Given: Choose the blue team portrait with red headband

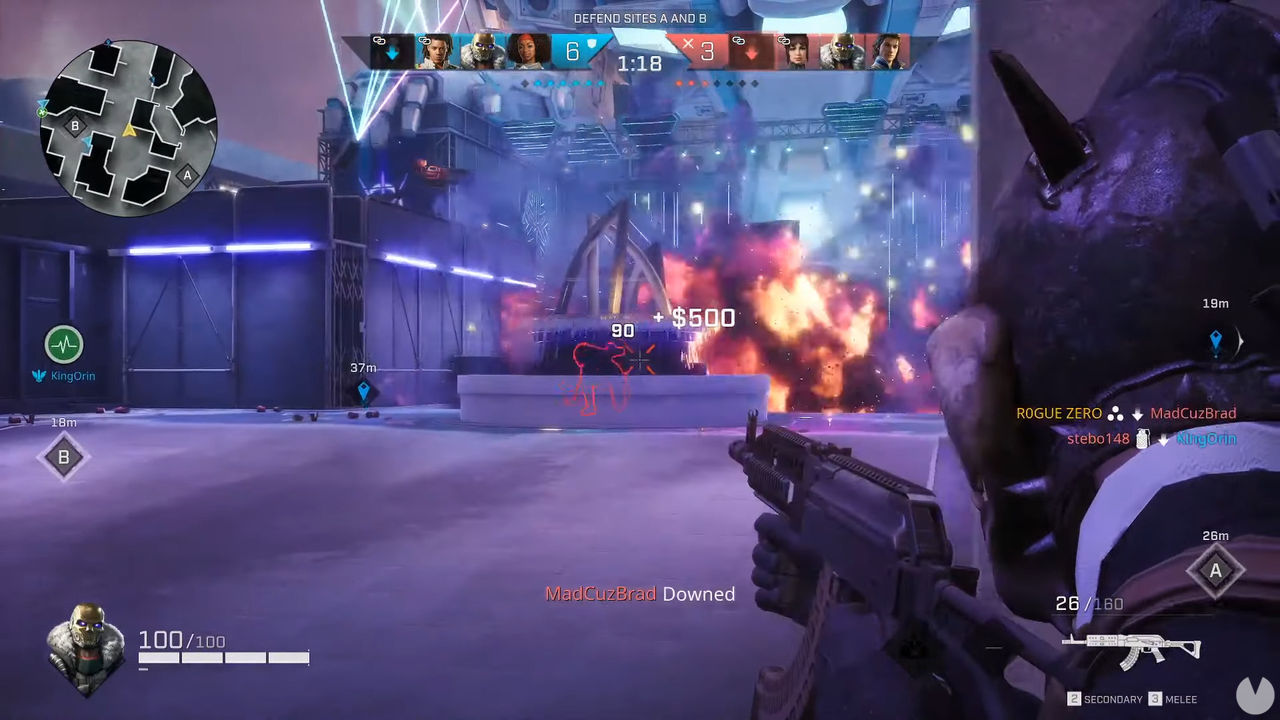Looking at the screenshot, I should [x=528, y=52].
